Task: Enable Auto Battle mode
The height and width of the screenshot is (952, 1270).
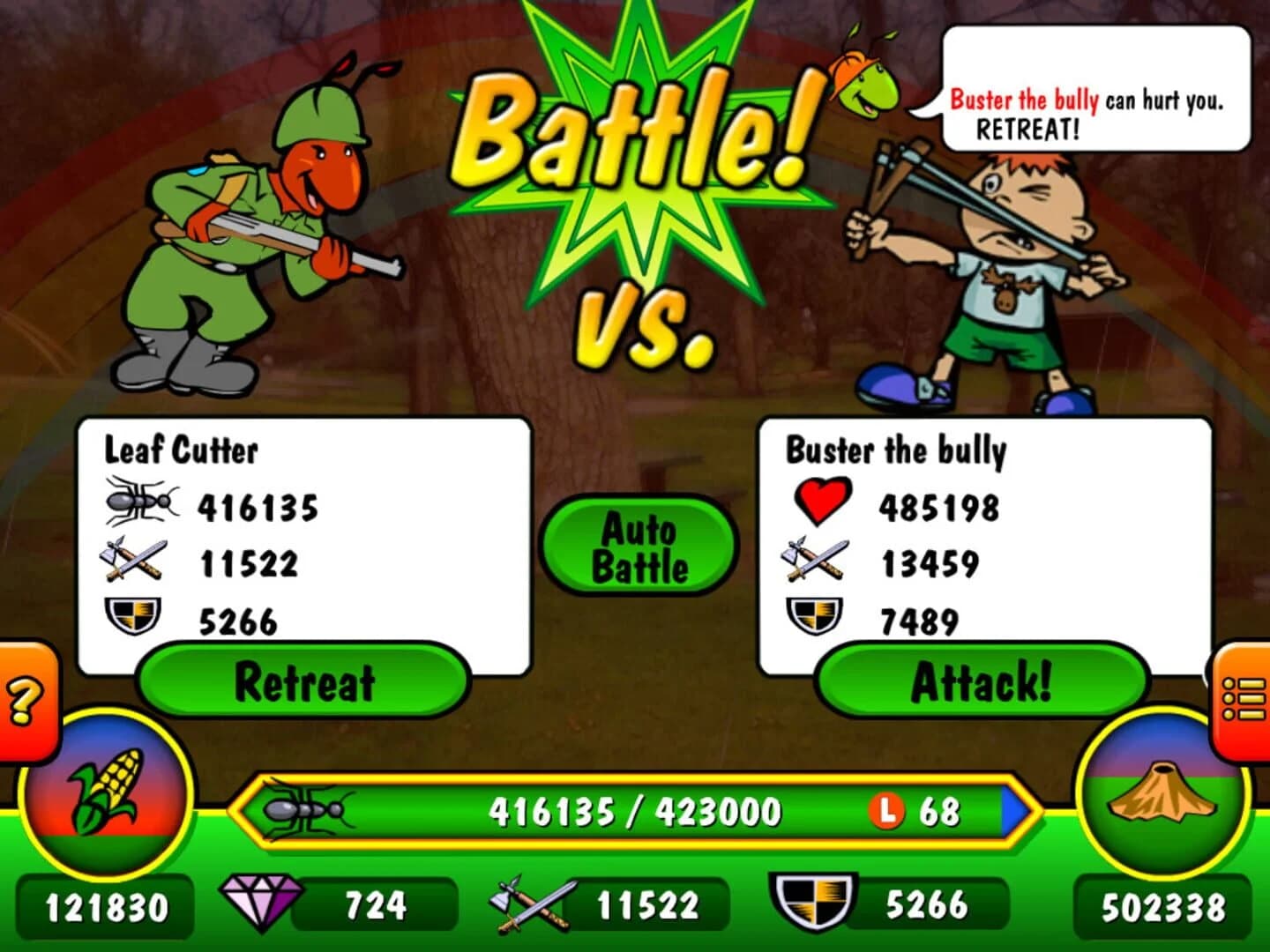Action: pyautogui.click(x=639, y=547)
